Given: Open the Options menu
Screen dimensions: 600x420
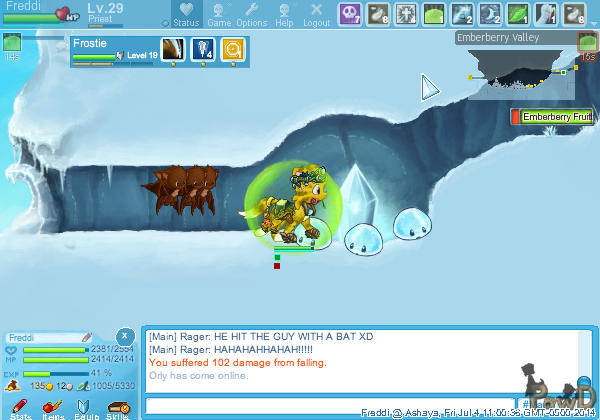Looking at the screenshot, I should pos(251,14).
